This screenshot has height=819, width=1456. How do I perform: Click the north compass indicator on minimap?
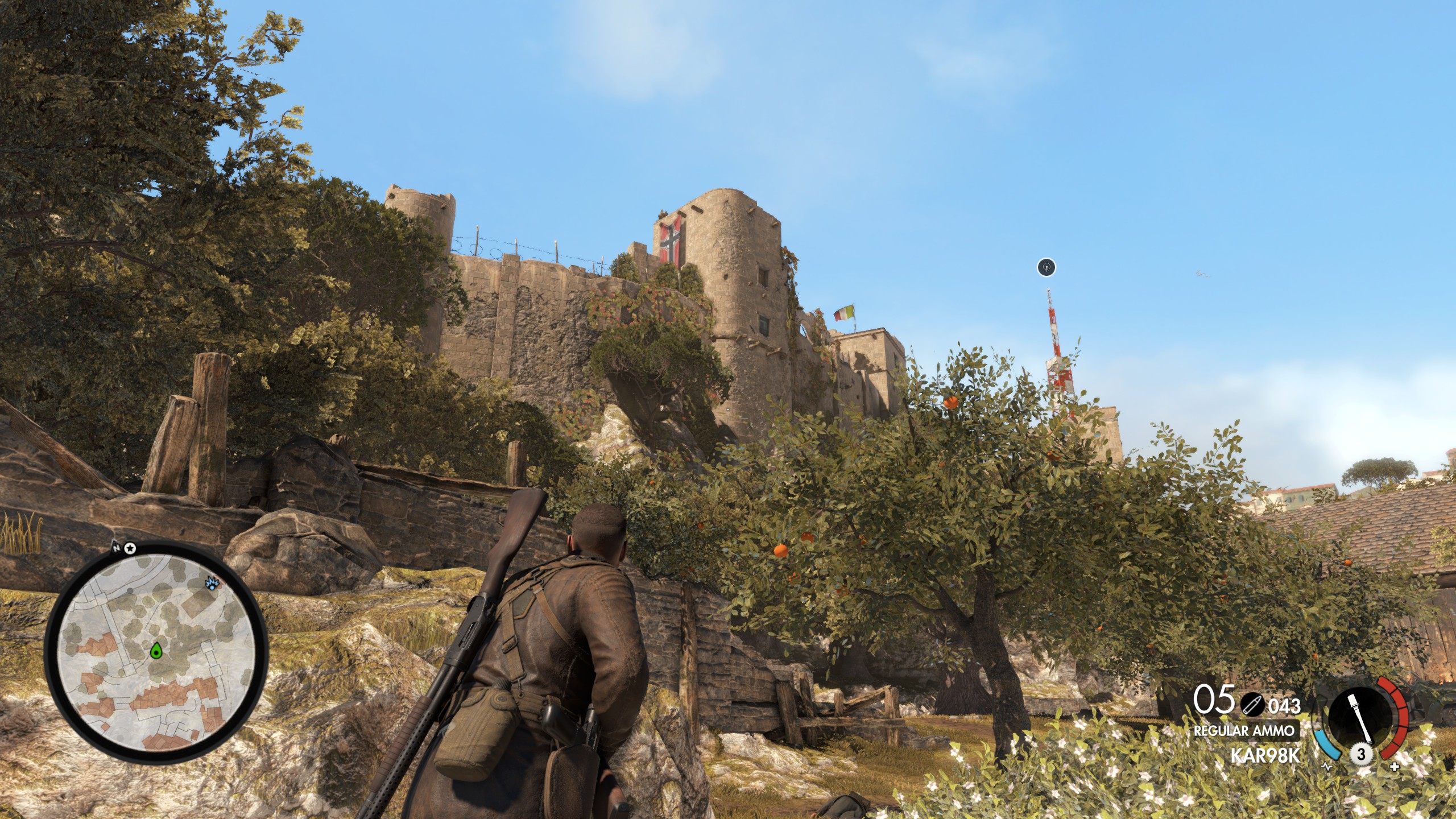(117, 548)
